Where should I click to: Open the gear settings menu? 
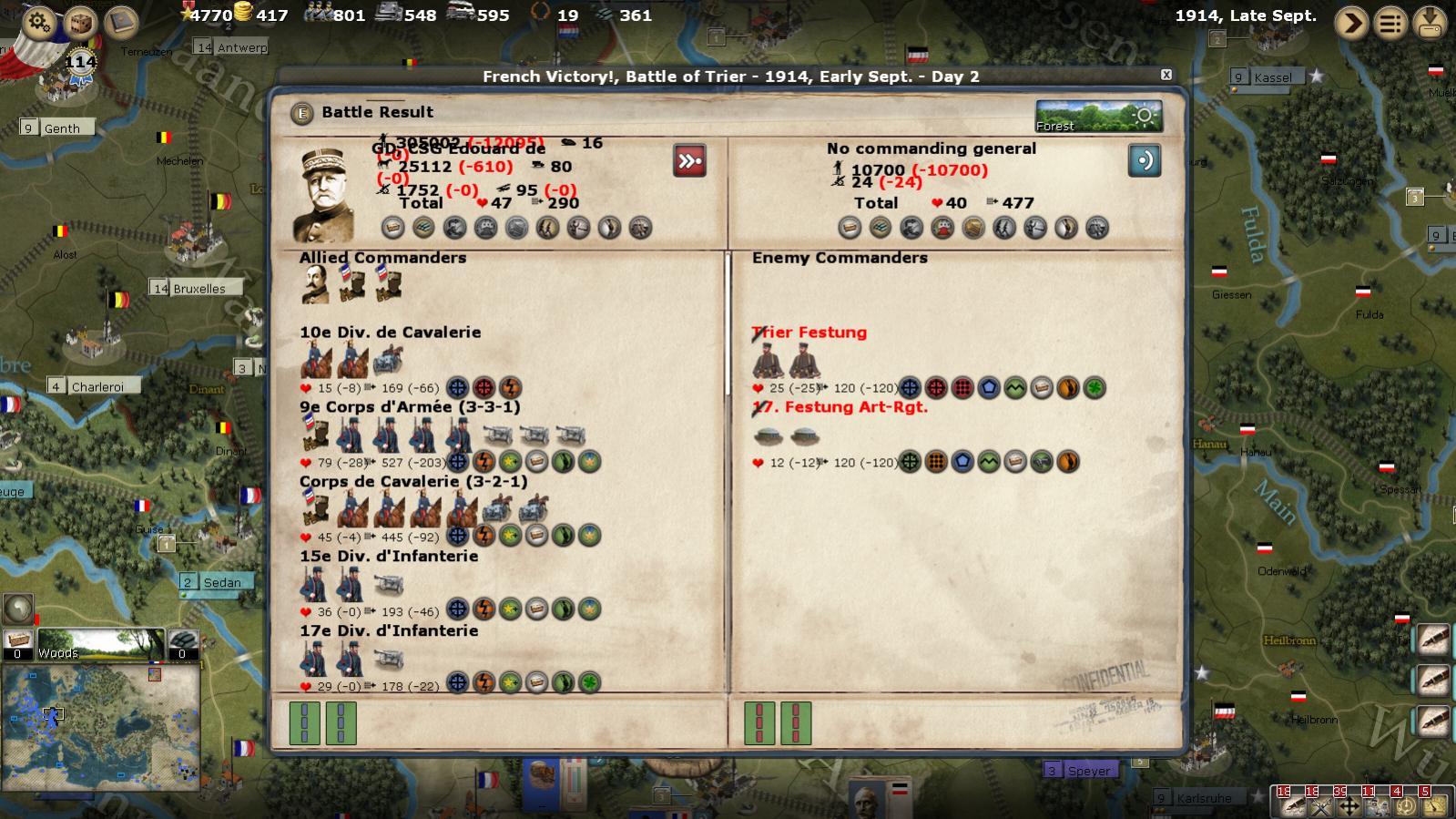click(x=38, y=21)
